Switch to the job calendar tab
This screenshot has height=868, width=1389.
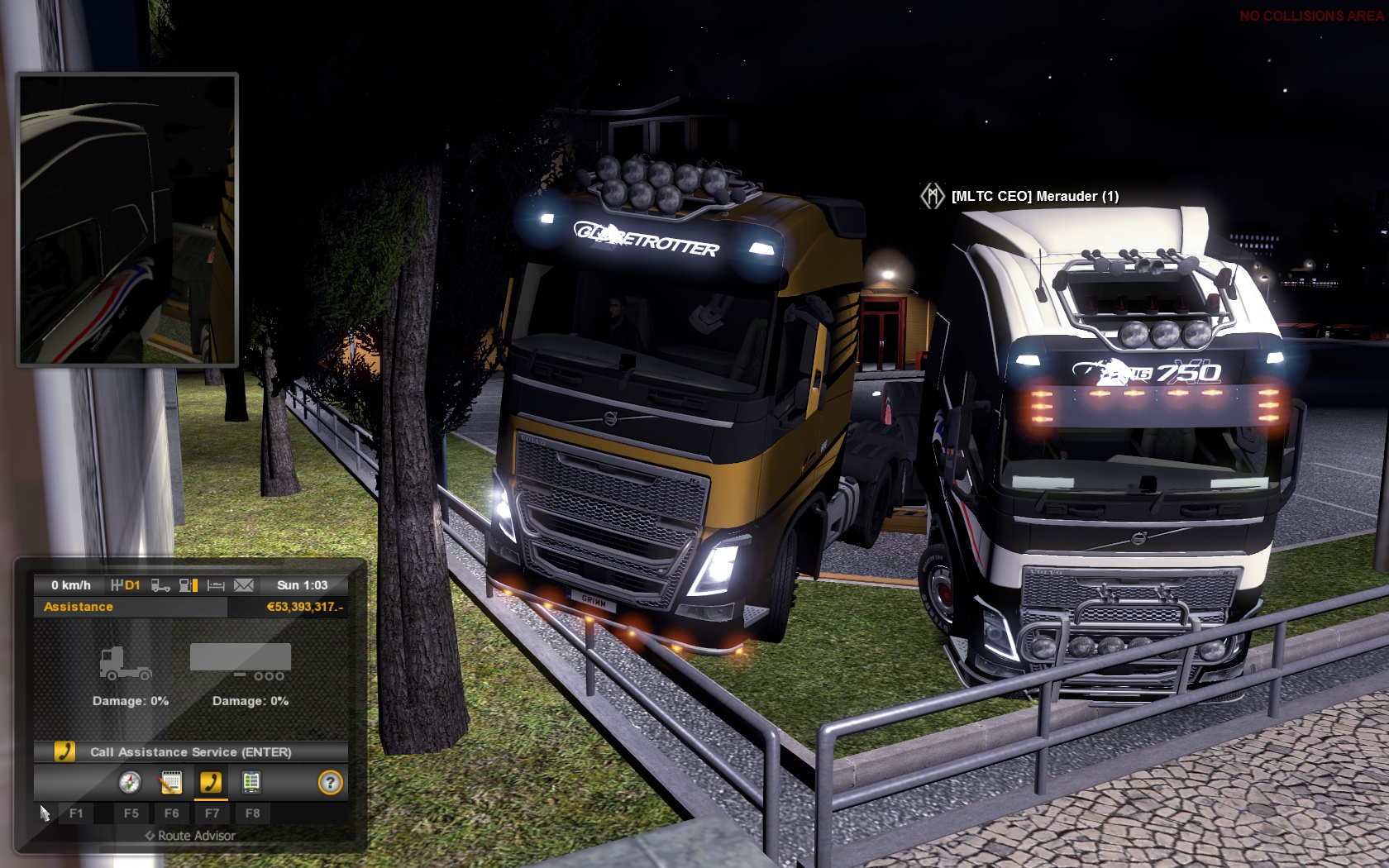[170, 782]
